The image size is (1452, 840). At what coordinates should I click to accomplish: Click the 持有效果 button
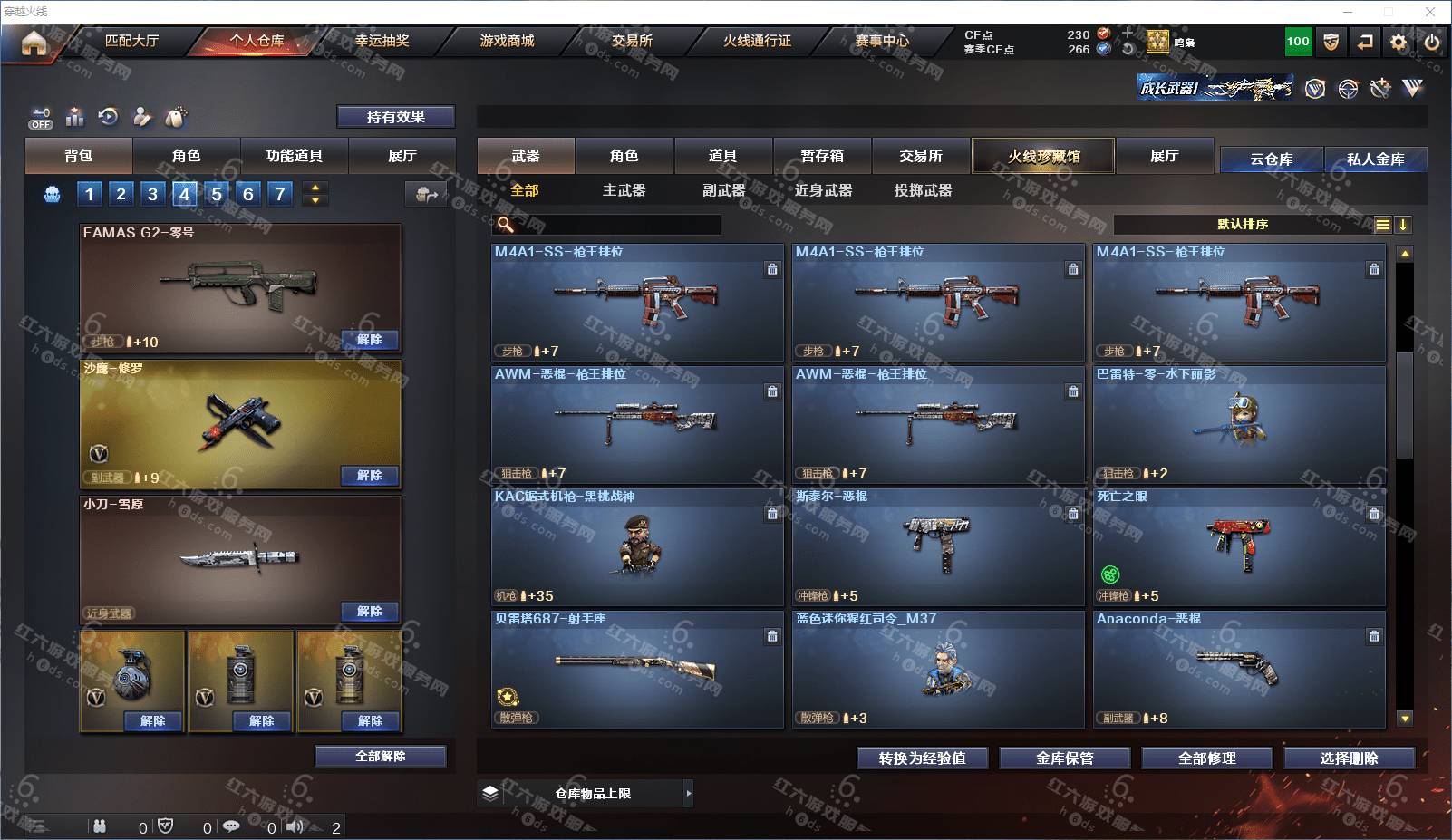[395, 117]
